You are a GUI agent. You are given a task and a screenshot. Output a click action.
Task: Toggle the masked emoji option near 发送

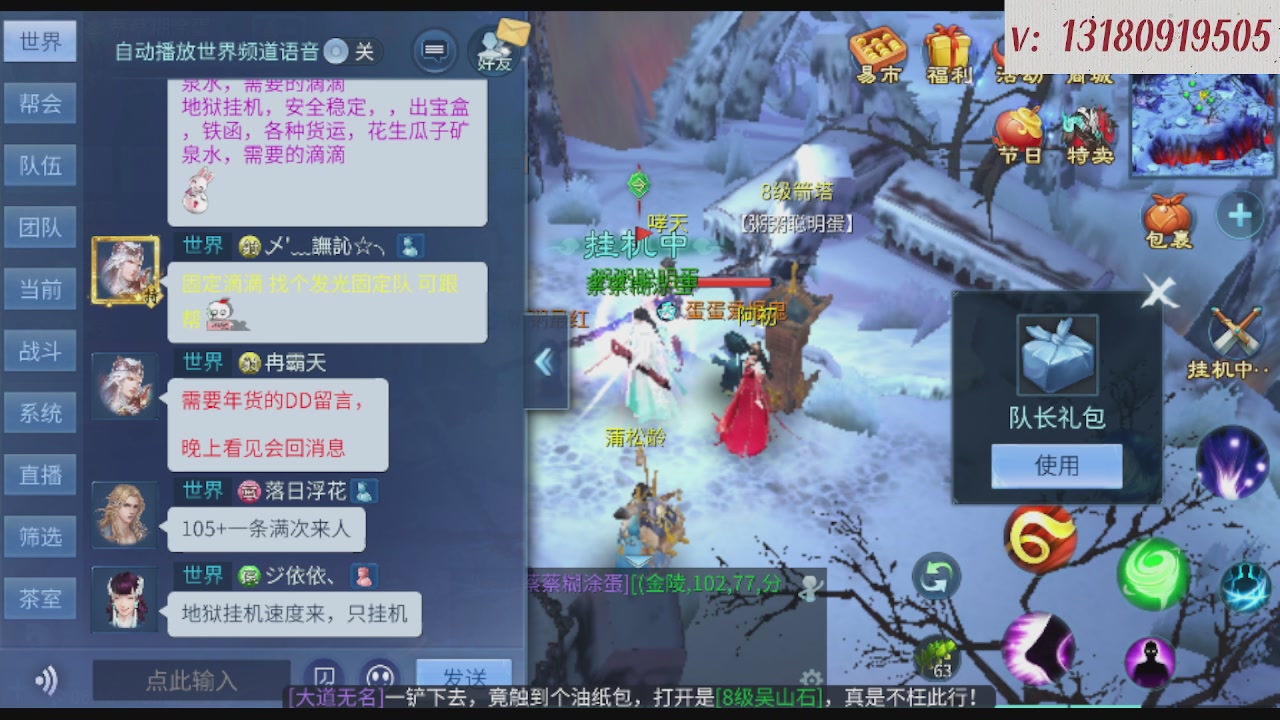[377, 678]
